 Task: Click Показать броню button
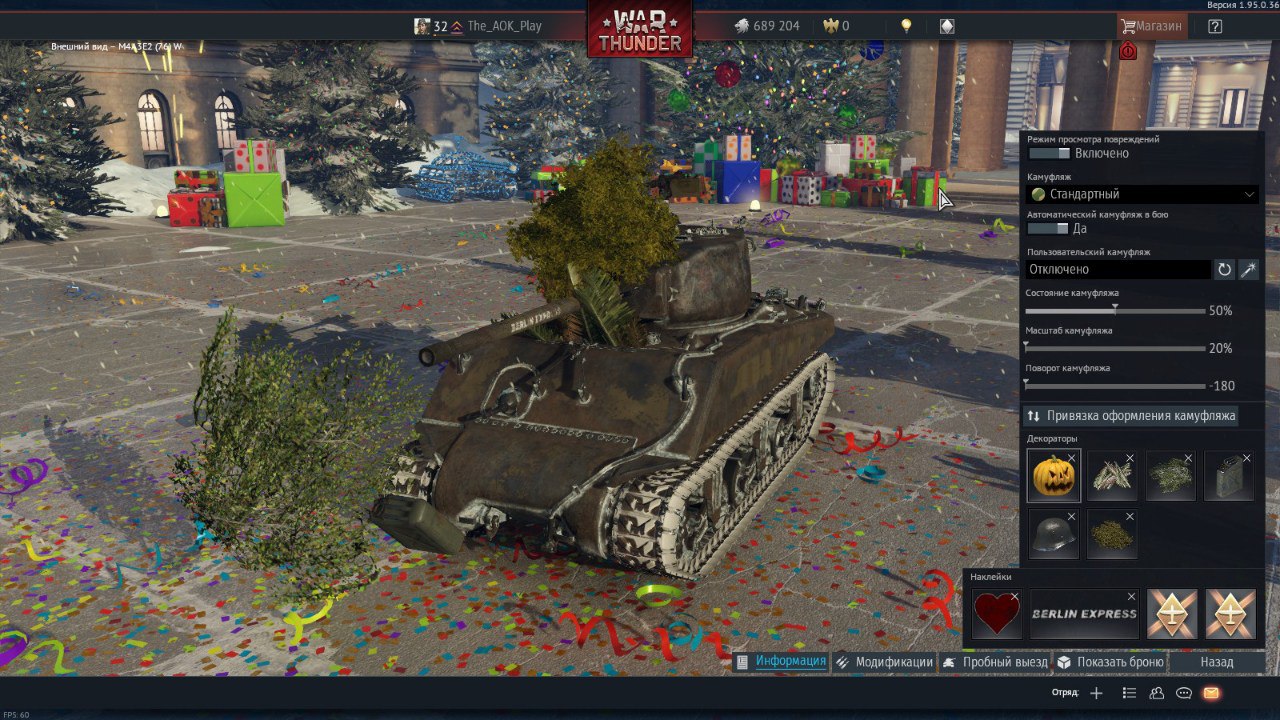(1110, 662)
